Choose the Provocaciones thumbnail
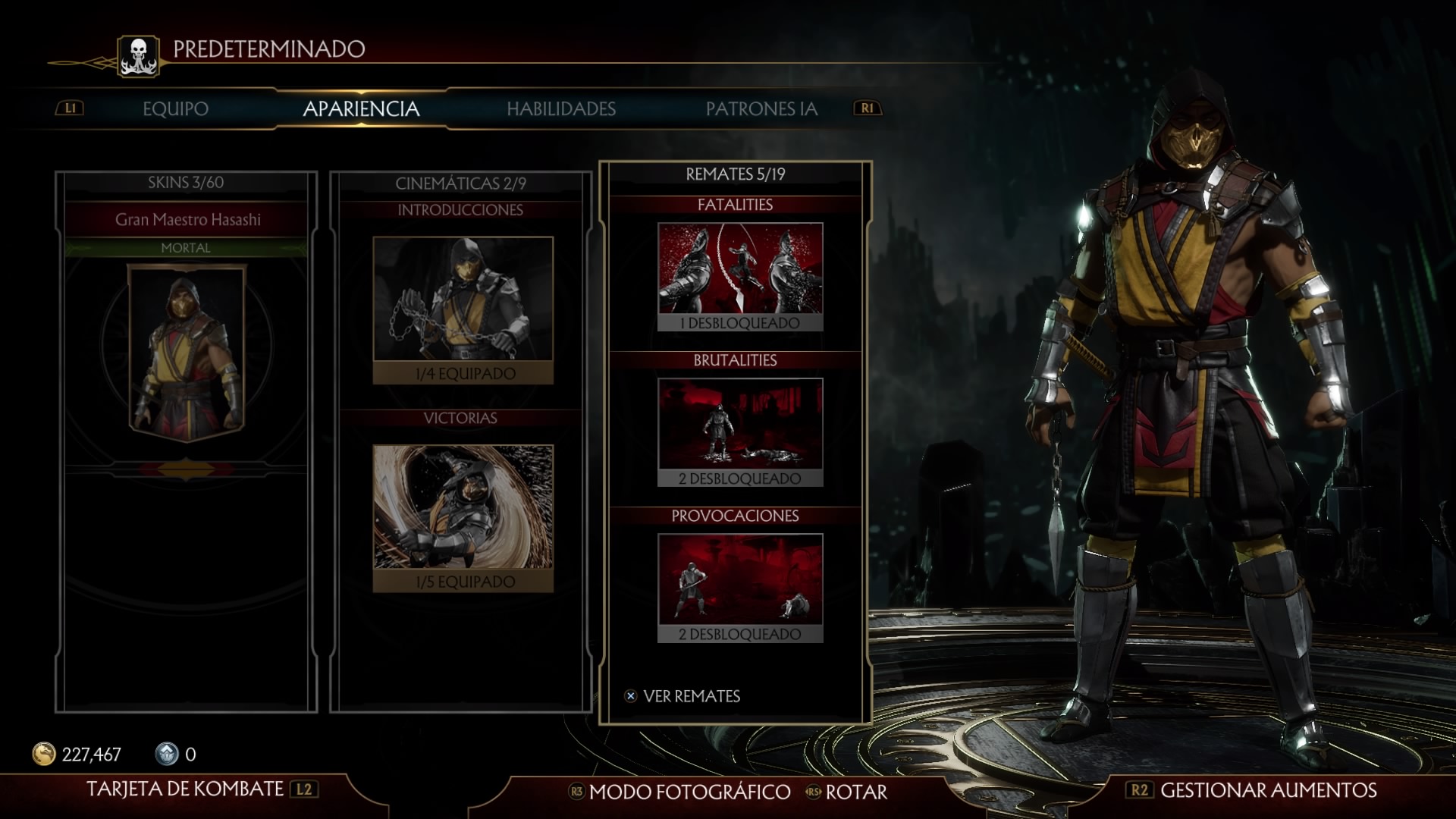This screenshot has height=819, width=1456. point(739,579)
